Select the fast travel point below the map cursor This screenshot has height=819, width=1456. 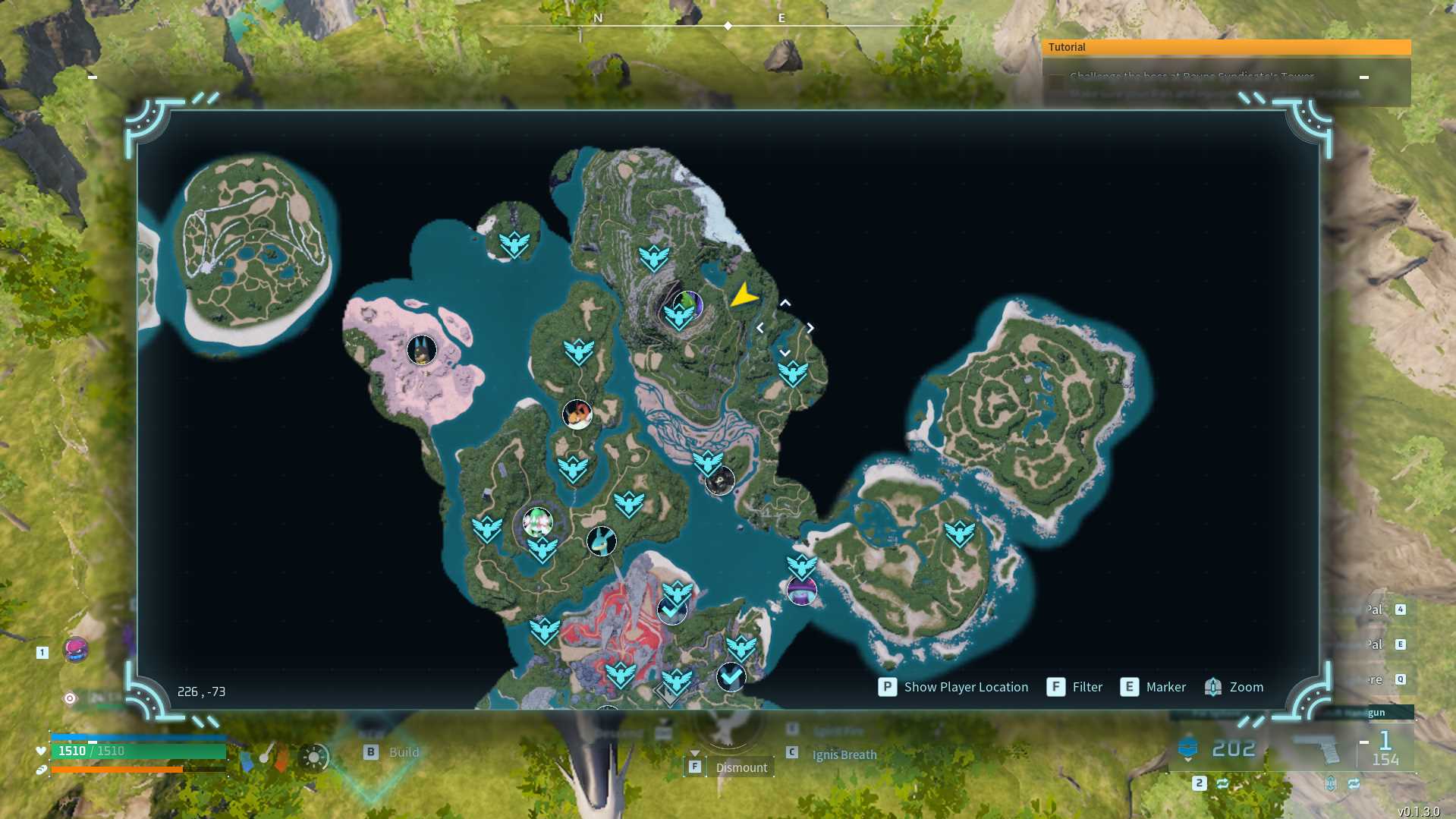click(793, 373)
